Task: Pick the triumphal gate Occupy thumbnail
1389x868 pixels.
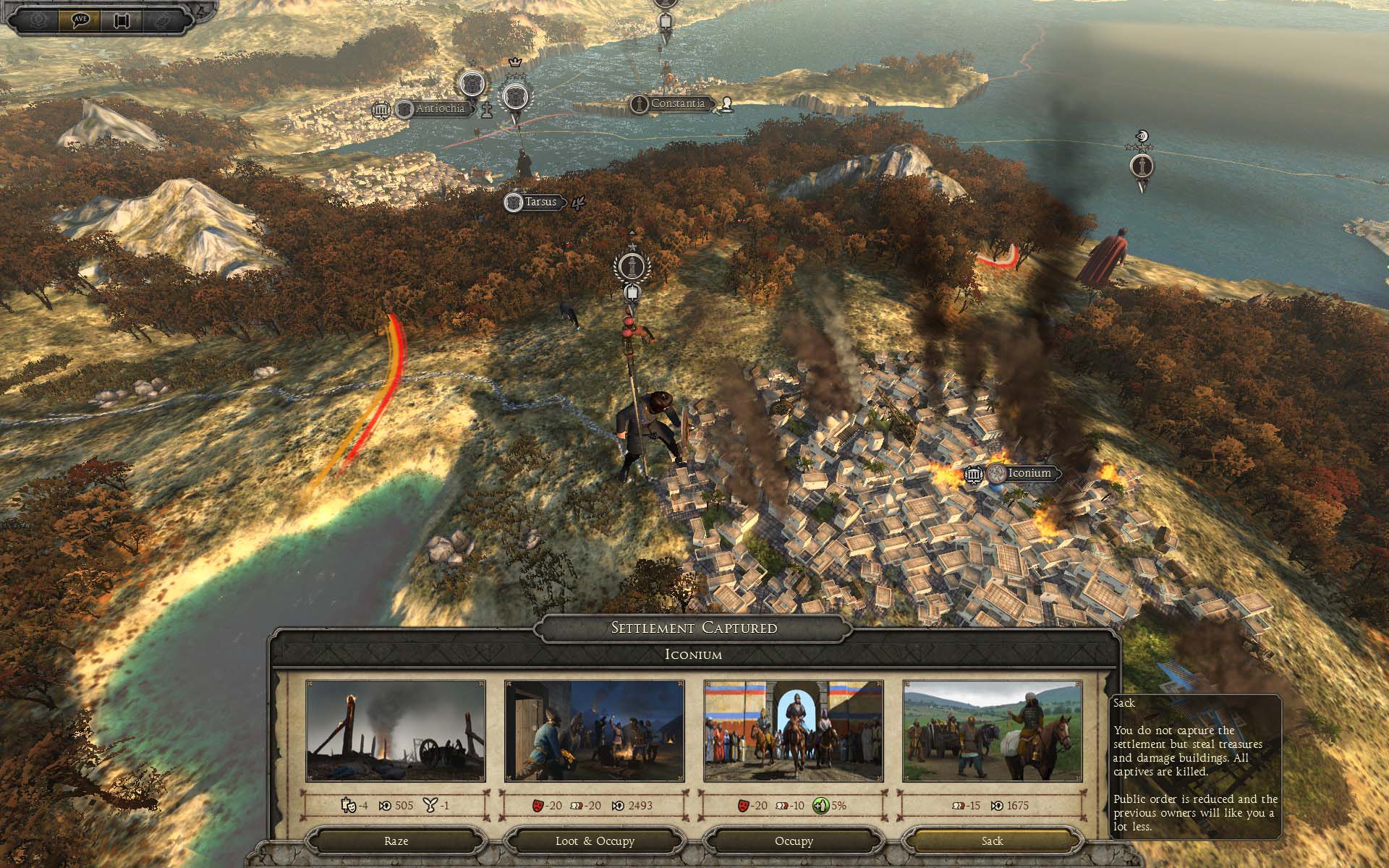Action: point(794,731)
